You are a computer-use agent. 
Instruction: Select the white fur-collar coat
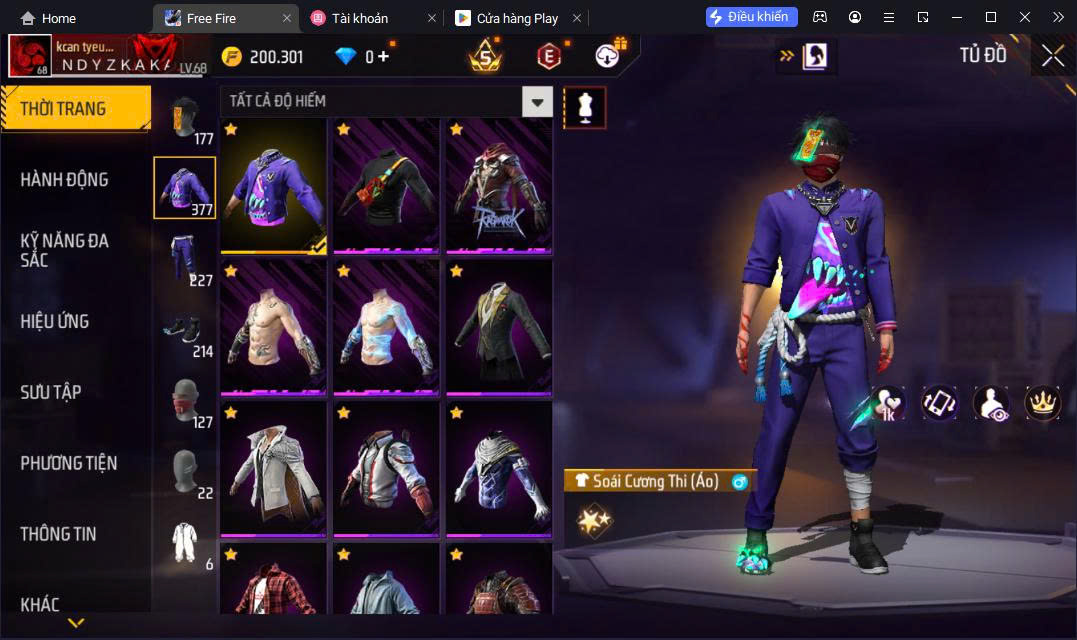274,468
